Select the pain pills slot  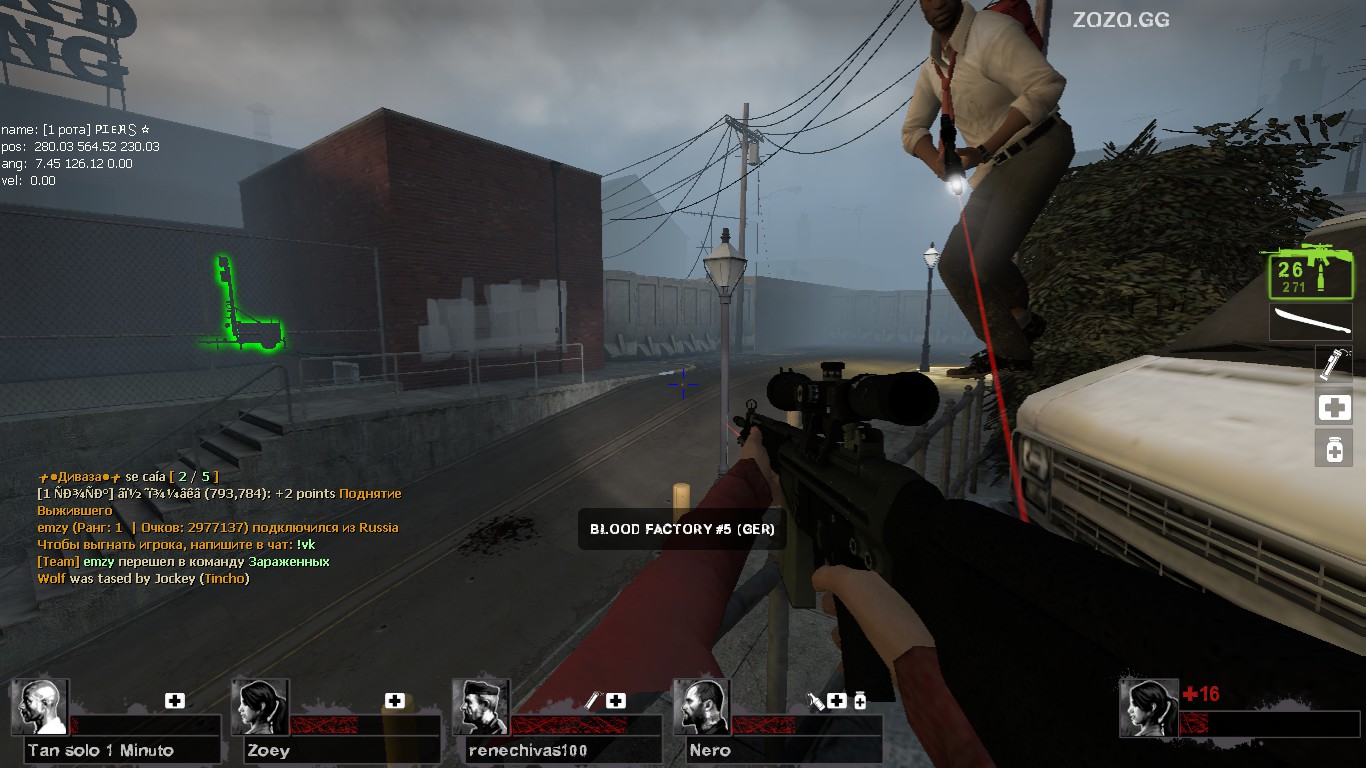tap(1334, 449)
